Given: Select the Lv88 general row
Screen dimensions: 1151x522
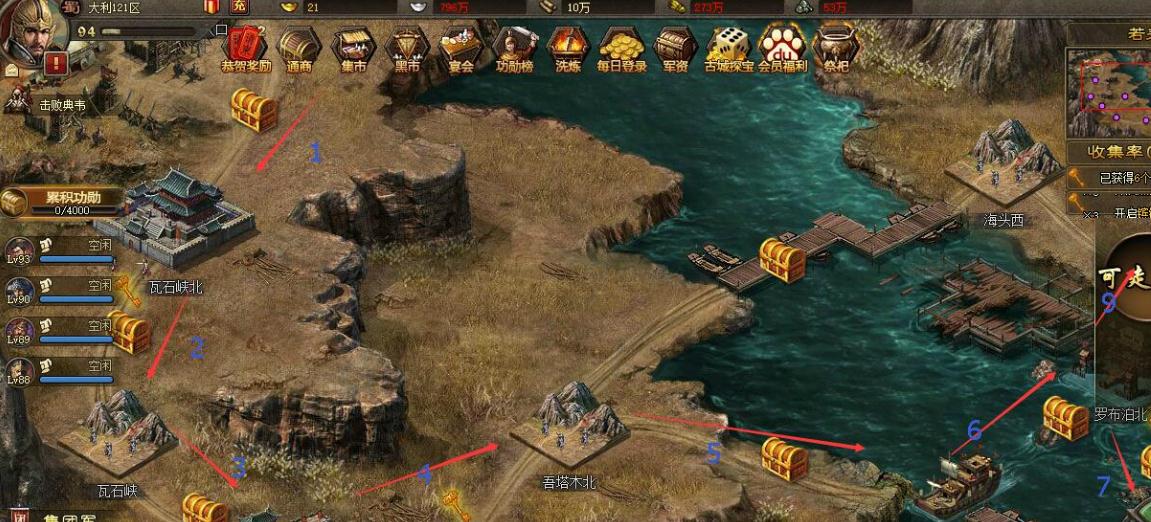Looking at the screenshot, I should point(60,371).
